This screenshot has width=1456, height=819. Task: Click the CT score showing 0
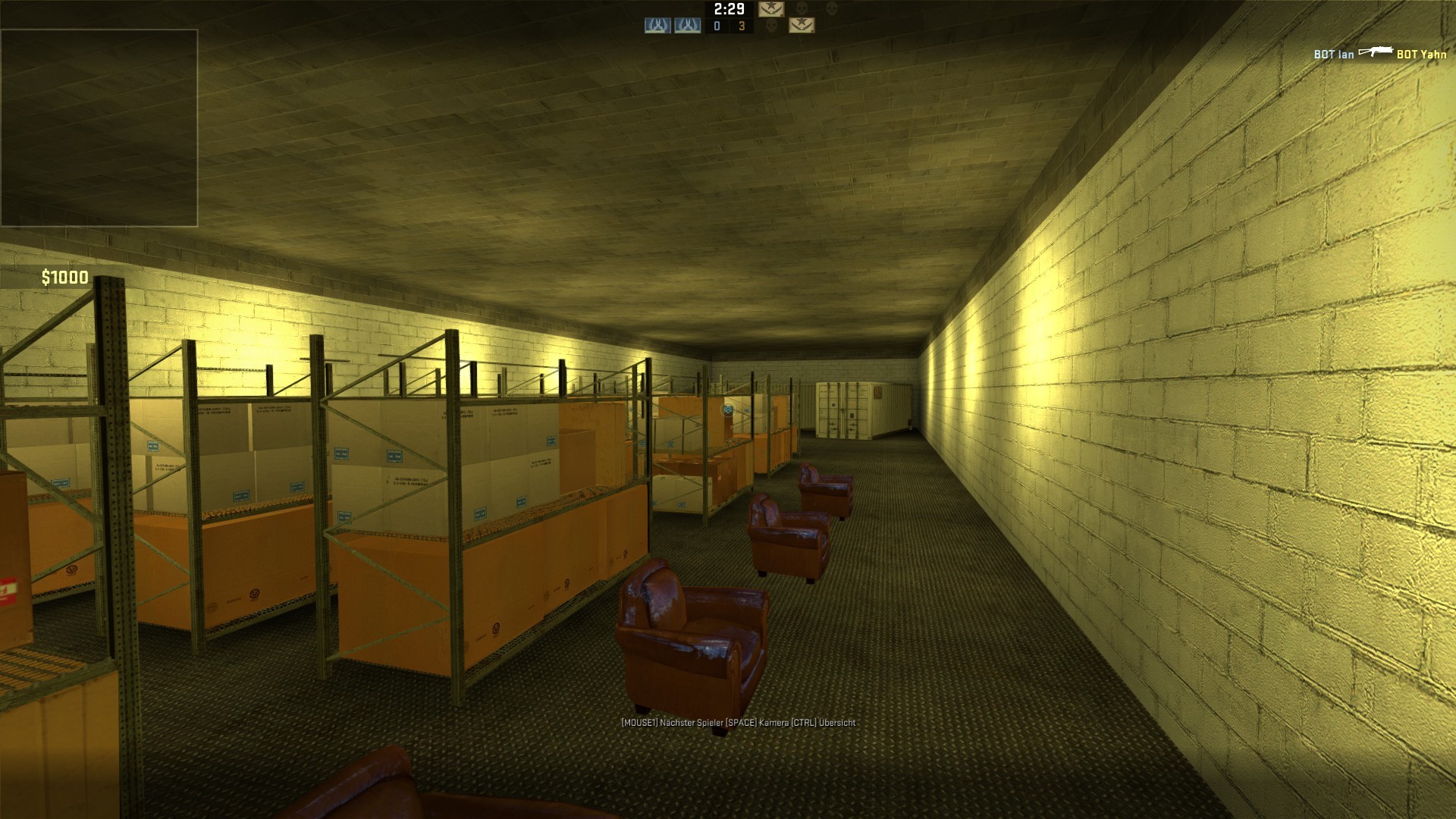click(x=717, y=26)
